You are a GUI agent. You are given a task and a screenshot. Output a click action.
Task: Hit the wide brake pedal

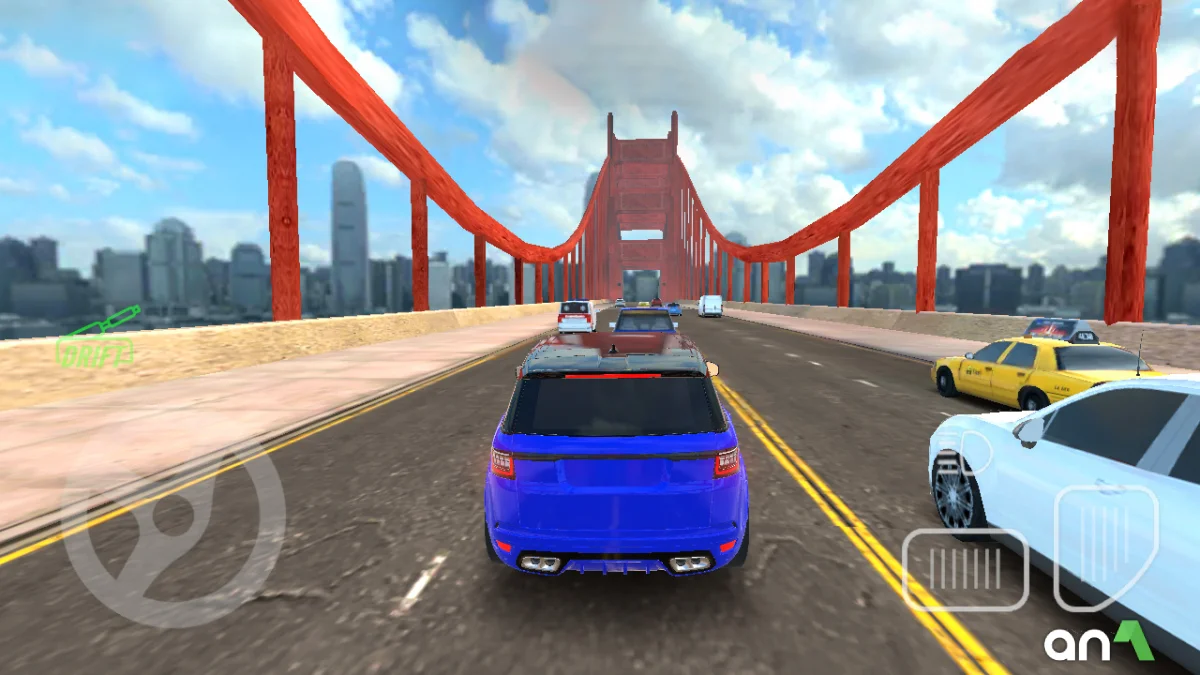click(965, 569)
